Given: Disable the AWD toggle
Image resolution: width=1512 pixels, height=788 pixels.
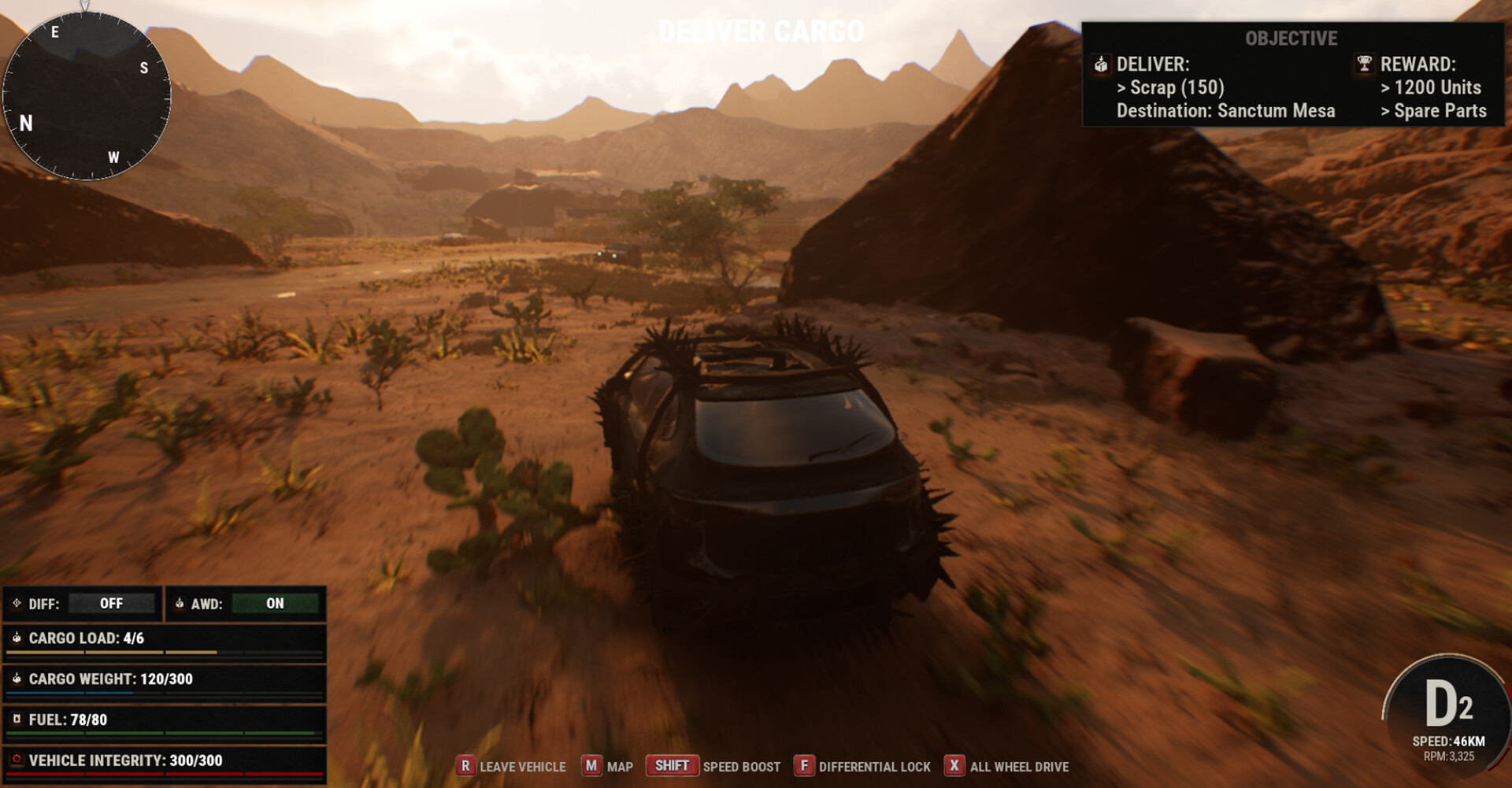Looking at the screenshot, I should 275,604.
